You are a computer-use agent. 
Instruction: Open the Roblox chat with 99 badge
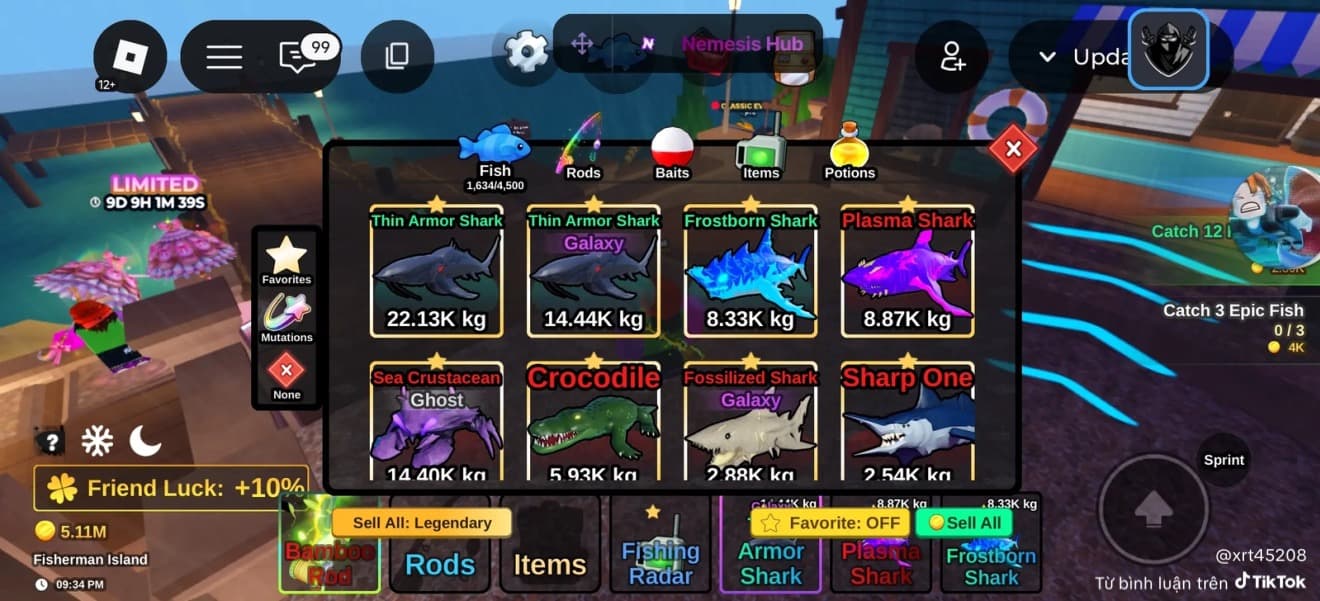pyautogui.click(x=298, y=57)
